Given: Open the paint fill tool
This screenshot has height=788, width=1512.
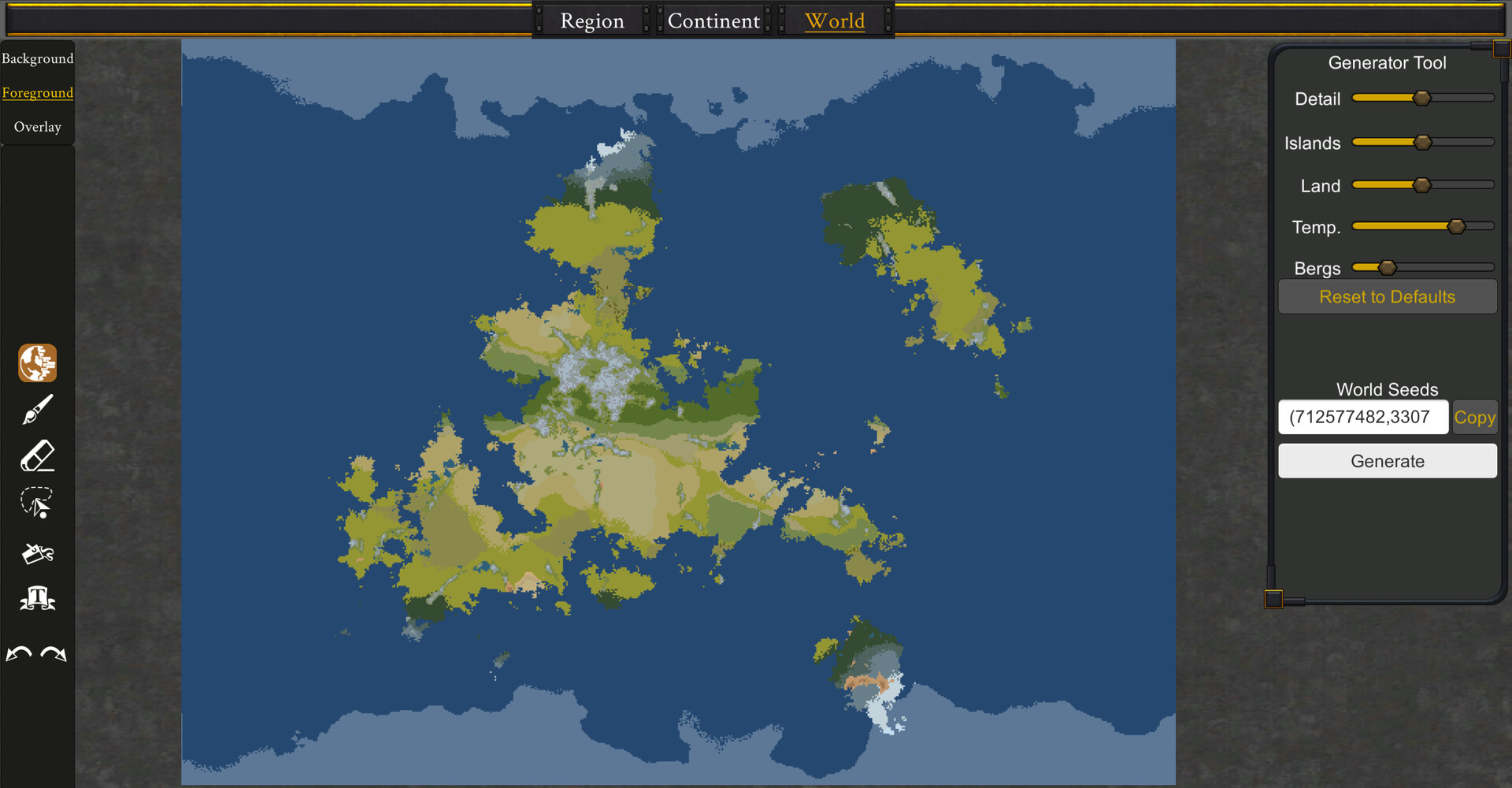Looking at the screenshot, I should 36,552.
